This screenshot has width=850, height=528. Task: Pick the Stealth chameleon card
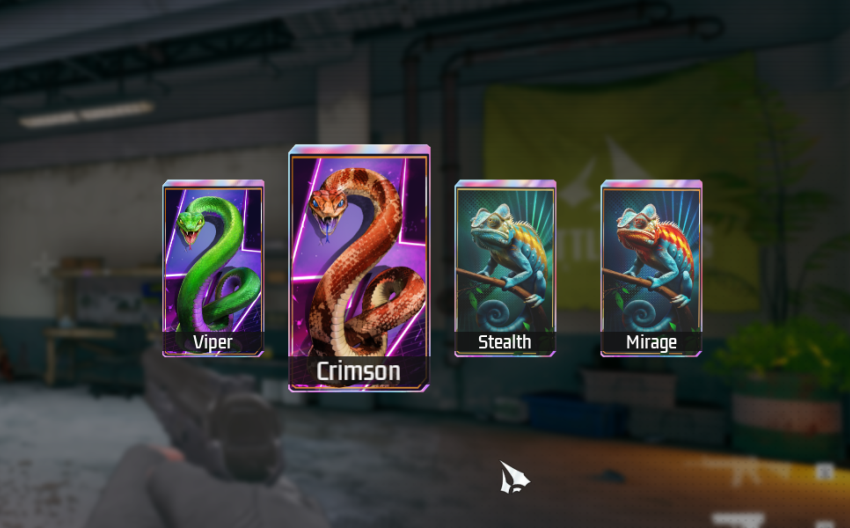(505, 268)
